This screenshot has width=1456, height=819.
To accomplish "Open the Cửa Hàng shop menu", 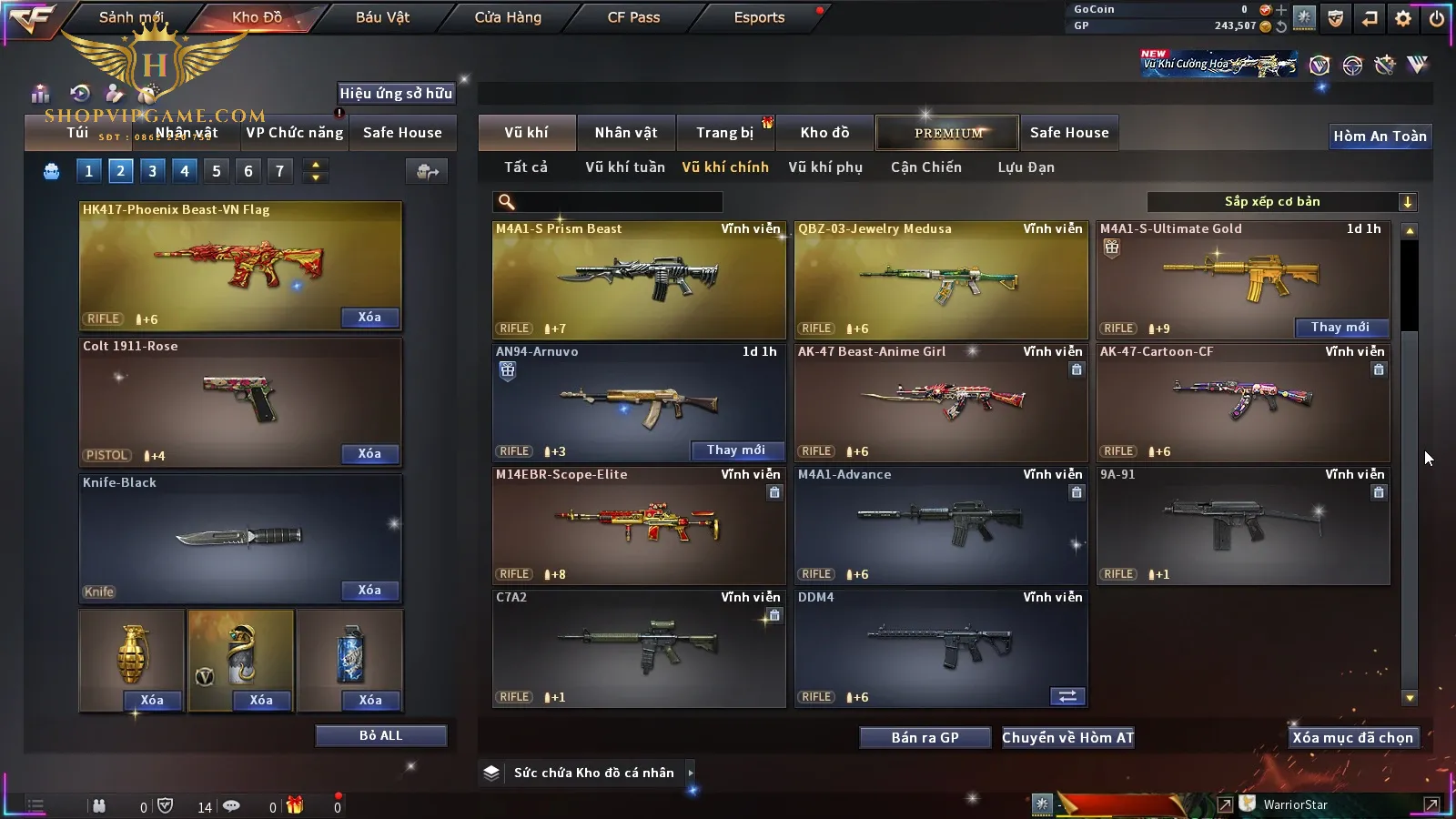I will tap(508, 17).
